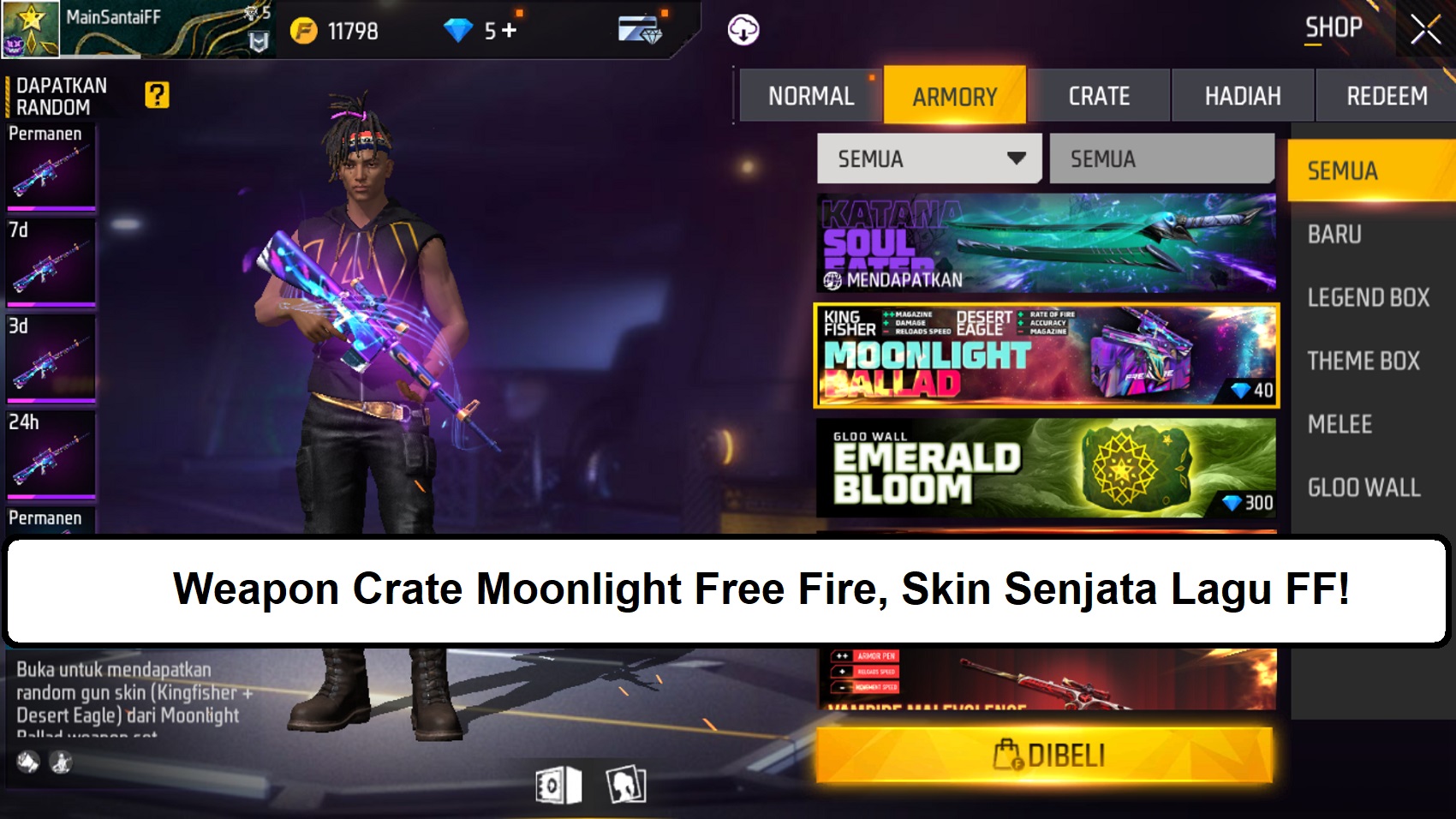Switch to the ARMORY tab
Viewport: 1456px width, 819px height.
point(955,95)
